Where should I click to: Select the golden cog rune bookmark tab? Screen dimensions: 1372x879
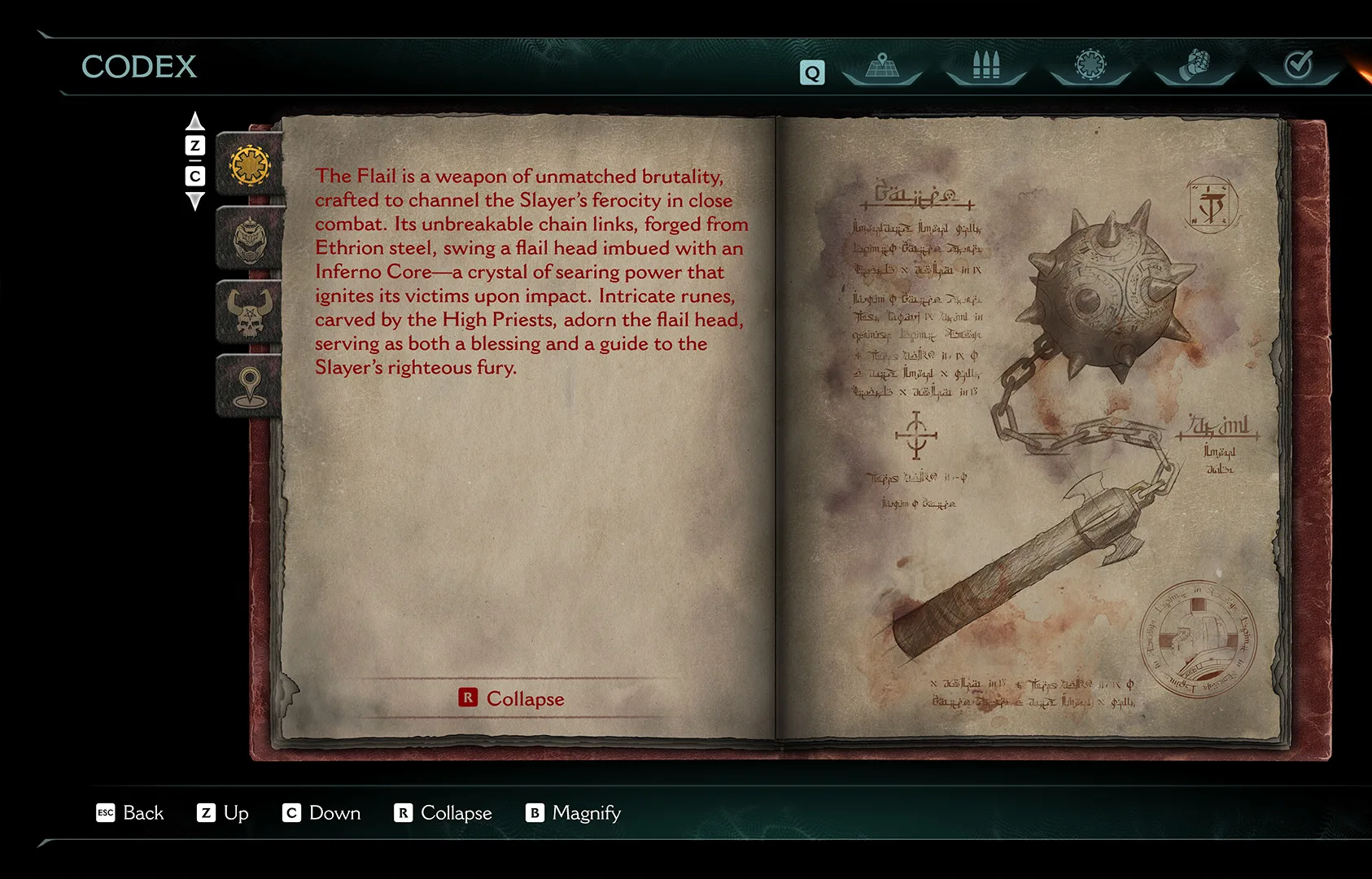point(249,164)
